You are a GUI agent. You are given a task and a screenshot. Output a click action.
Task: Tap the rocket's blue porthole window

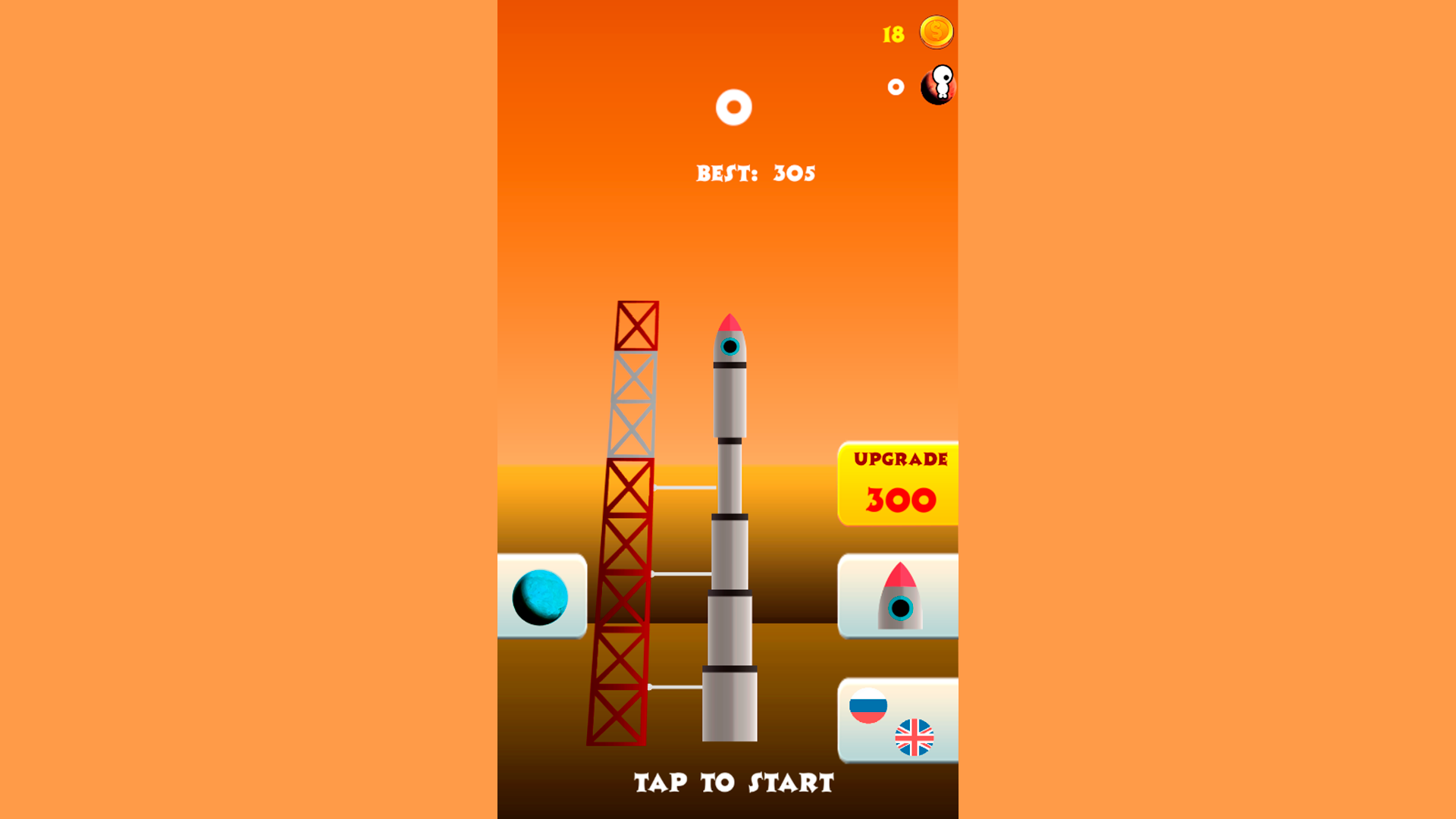pyautogui.click(x=730, y=346)
